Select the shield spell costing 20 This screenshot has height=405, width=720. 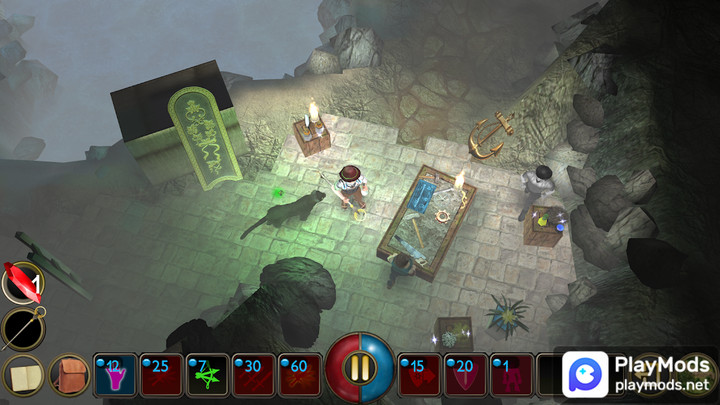(466, 375)
